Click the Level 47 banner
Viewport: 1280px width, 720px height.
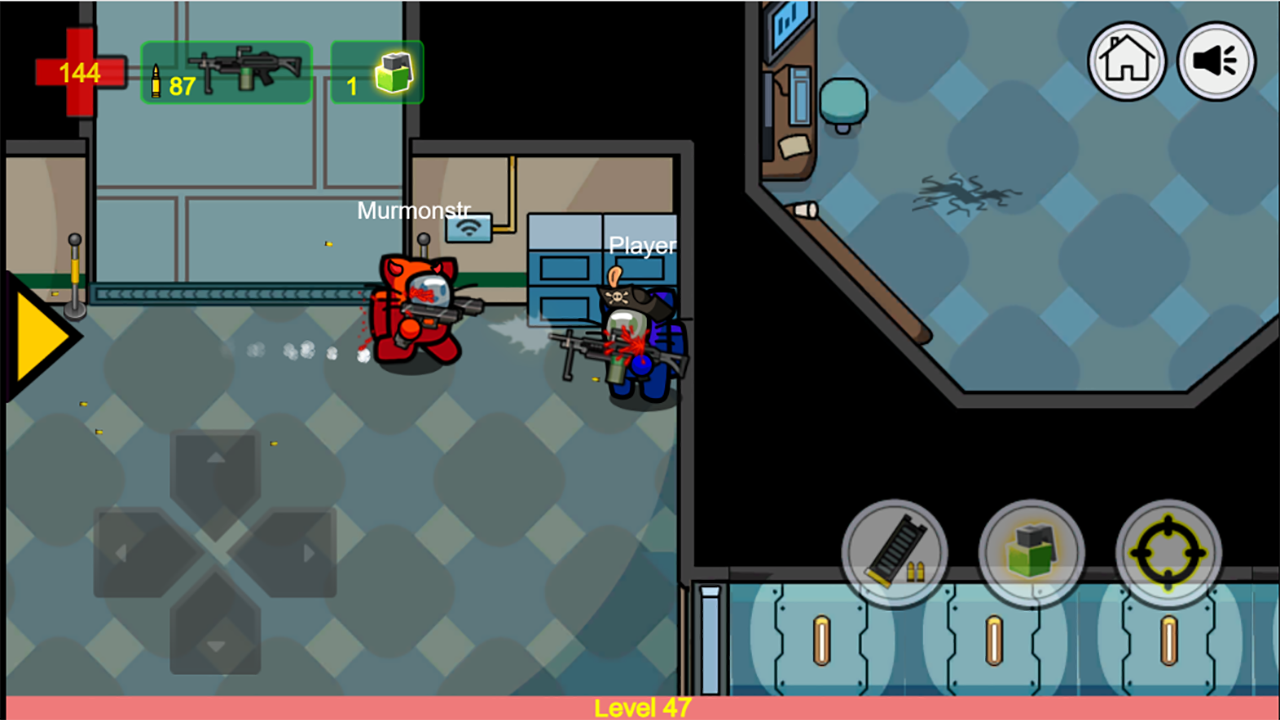(640, 707)
